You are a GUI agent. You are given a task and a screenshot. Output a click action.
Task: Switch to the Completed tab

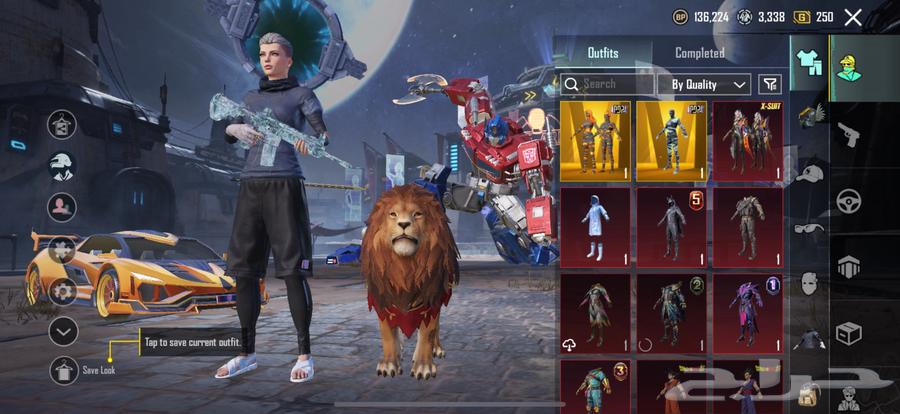click(699, 53)
